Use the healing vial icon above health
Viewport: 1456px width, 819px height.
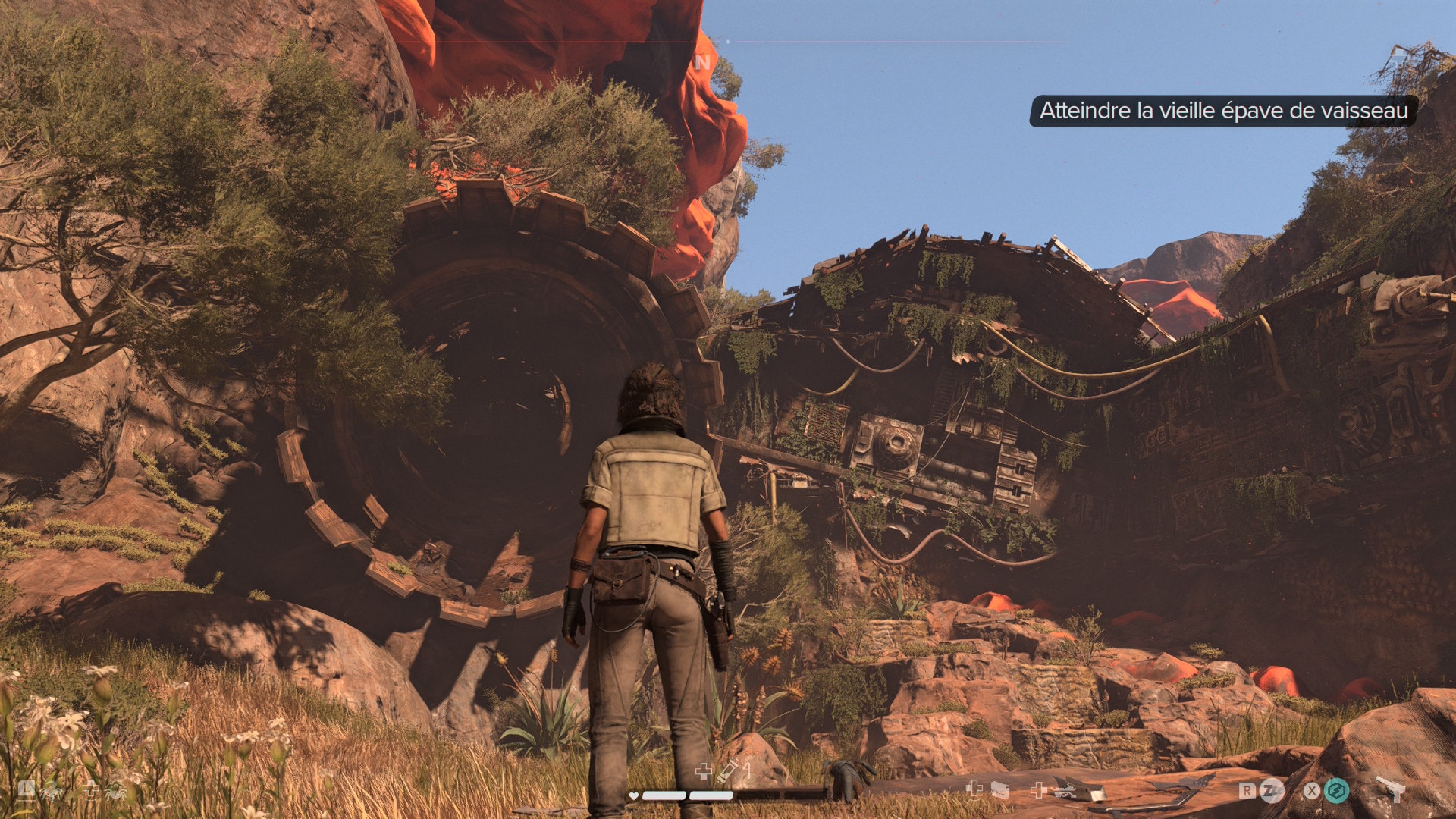(x=730, y=771)
